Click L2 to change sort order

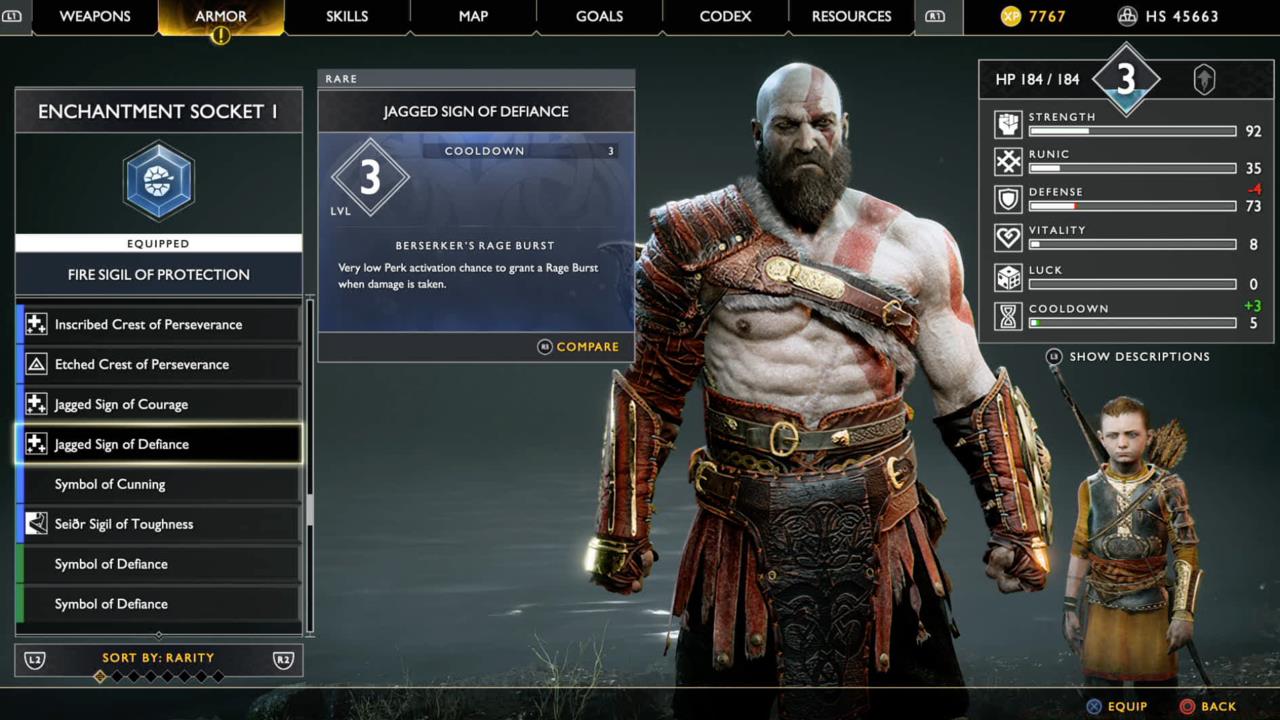tap(34, 658)
